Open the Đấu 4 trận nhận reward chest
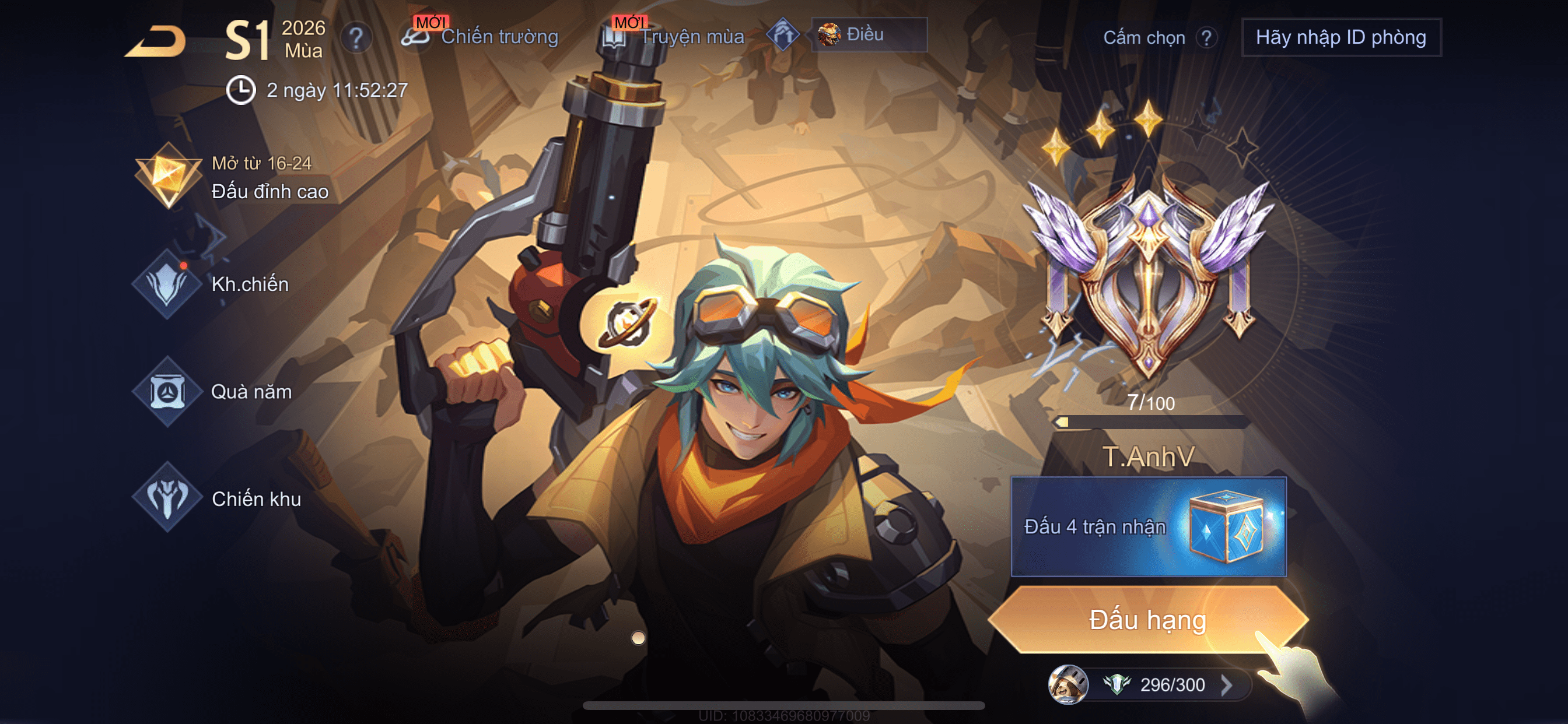1568x724 pixels. tap(1148, 526)
